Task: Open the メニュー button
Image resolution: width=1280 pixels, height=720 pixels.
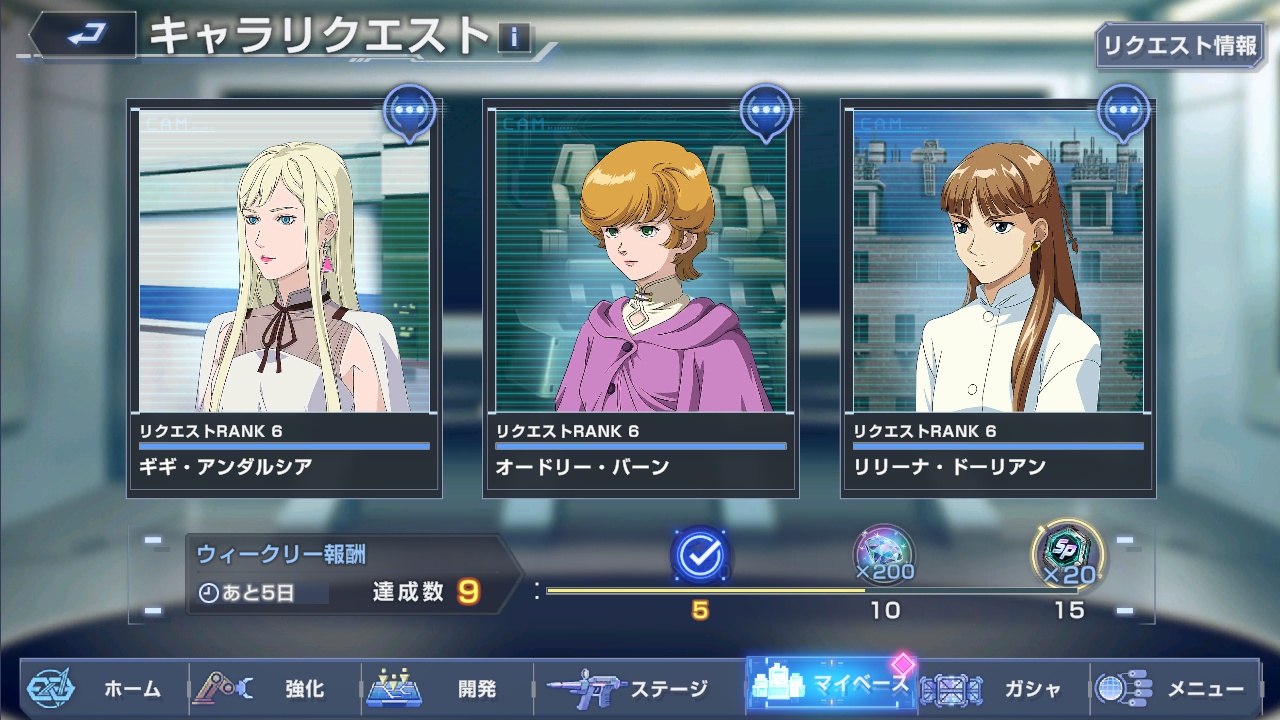Action: (x=1172, y=688)
